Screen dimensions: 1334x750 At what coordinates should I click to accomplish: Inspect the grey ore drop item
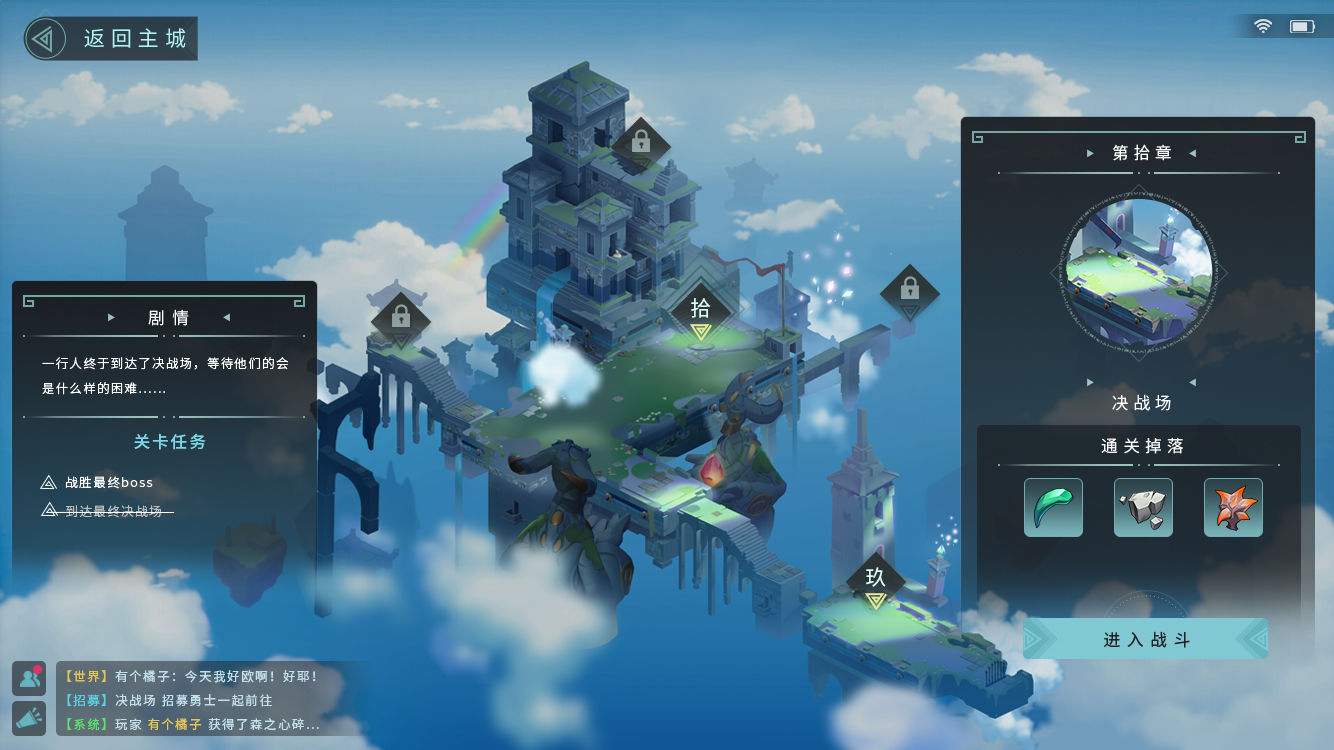point(1143,507)
